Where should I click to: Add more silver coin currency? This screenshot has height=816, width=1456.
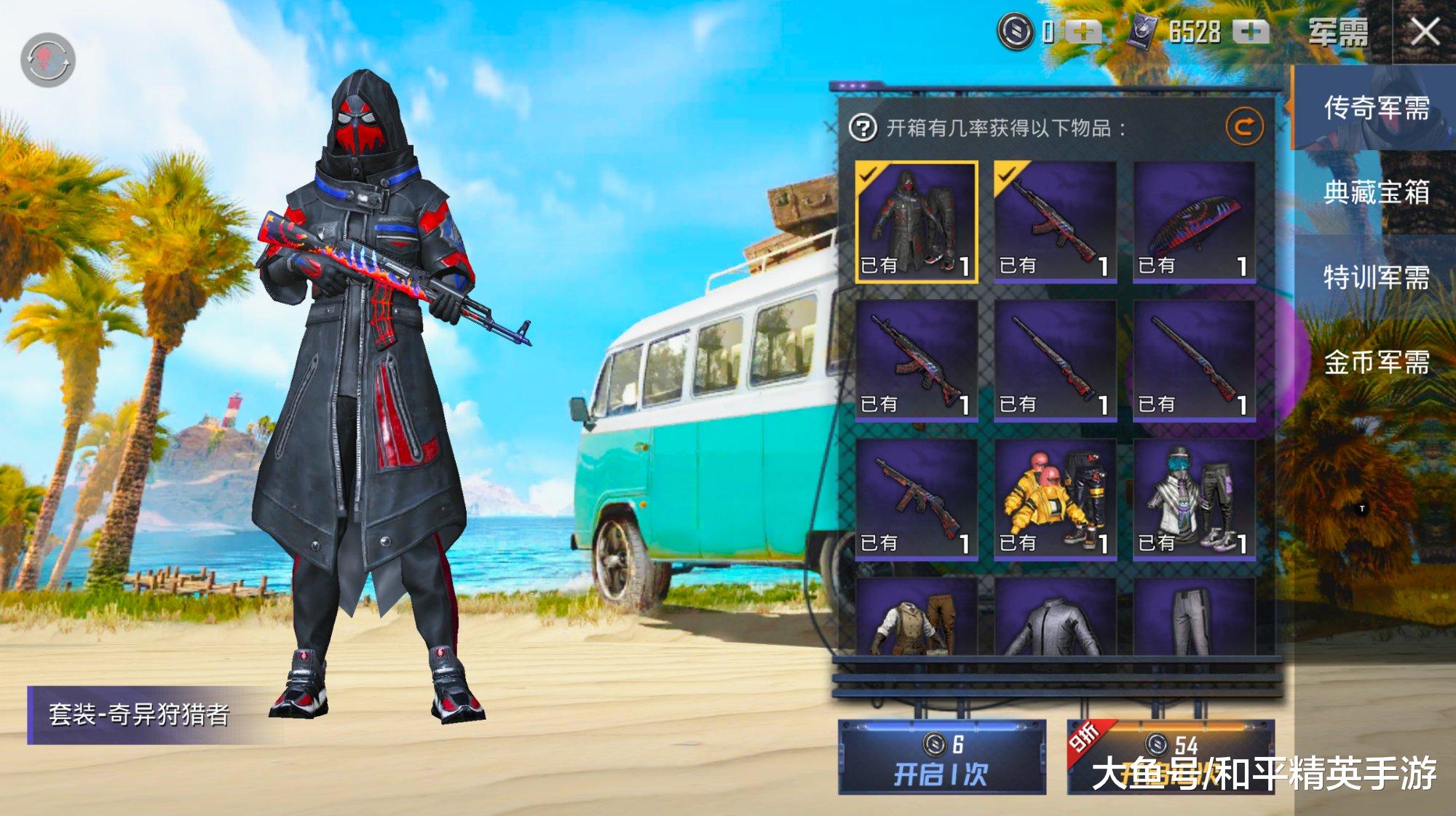coord(1083,32)
